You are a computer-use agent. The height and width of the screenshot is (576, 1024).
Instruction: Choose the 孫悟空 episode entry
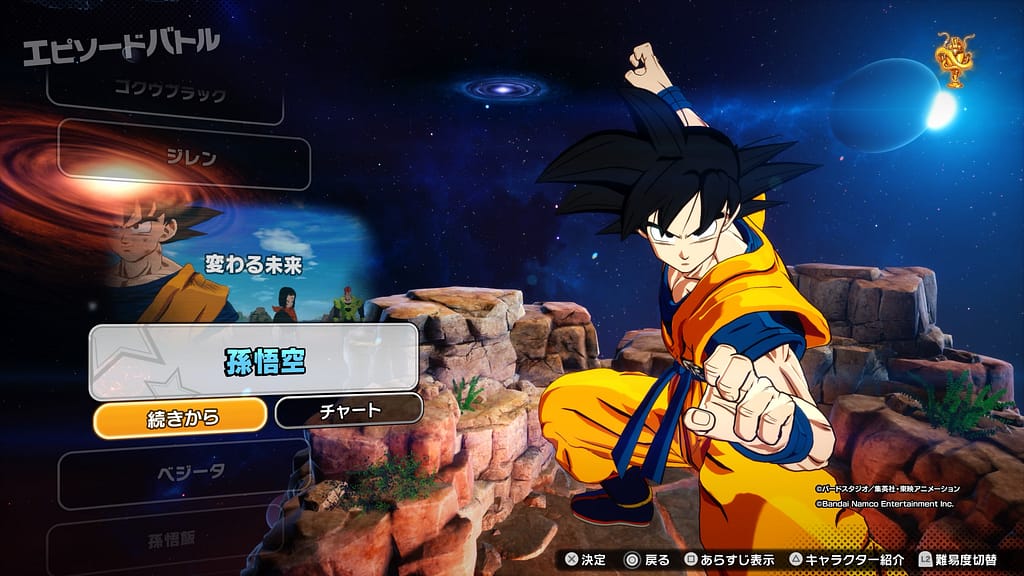pyautogui.click(x=253, y=362)
